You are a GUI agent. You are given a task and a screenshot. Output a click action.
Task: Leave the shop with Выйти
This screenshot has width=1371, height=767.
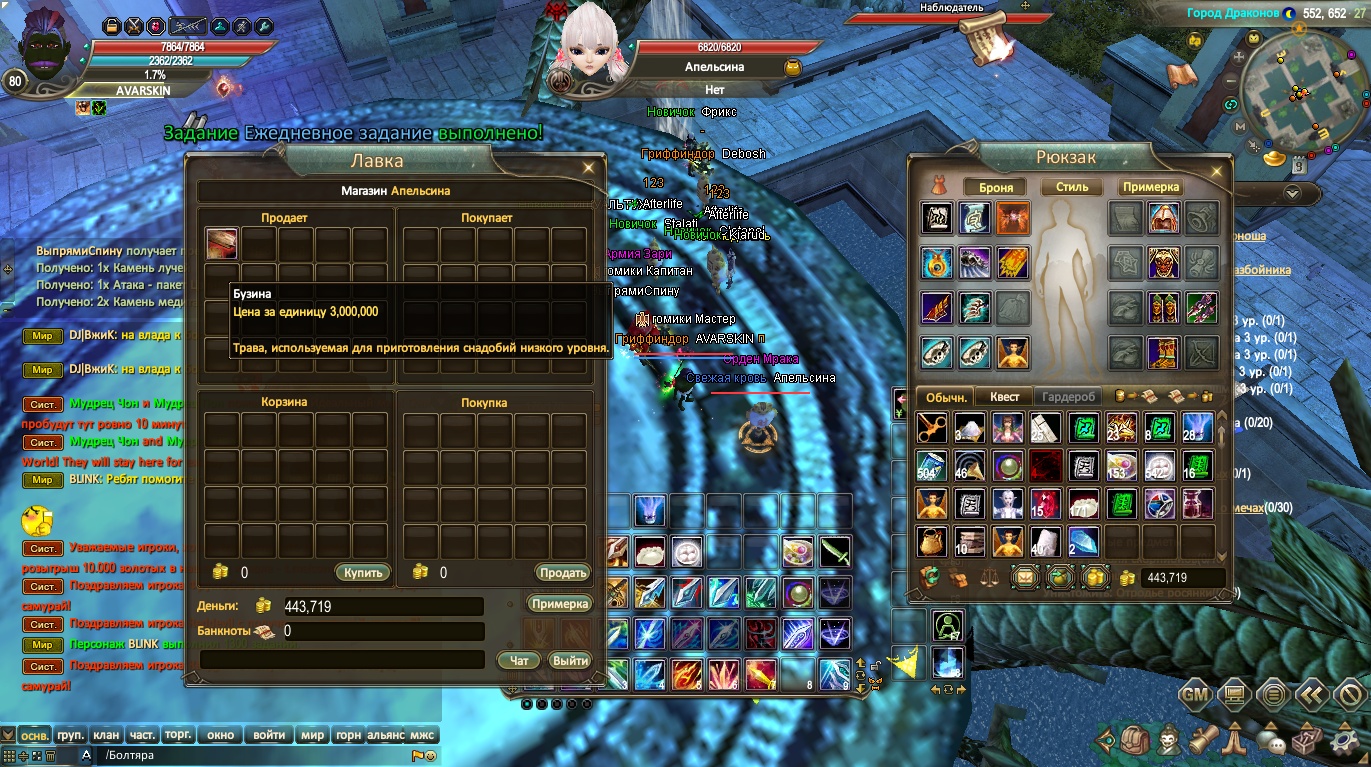570,661
